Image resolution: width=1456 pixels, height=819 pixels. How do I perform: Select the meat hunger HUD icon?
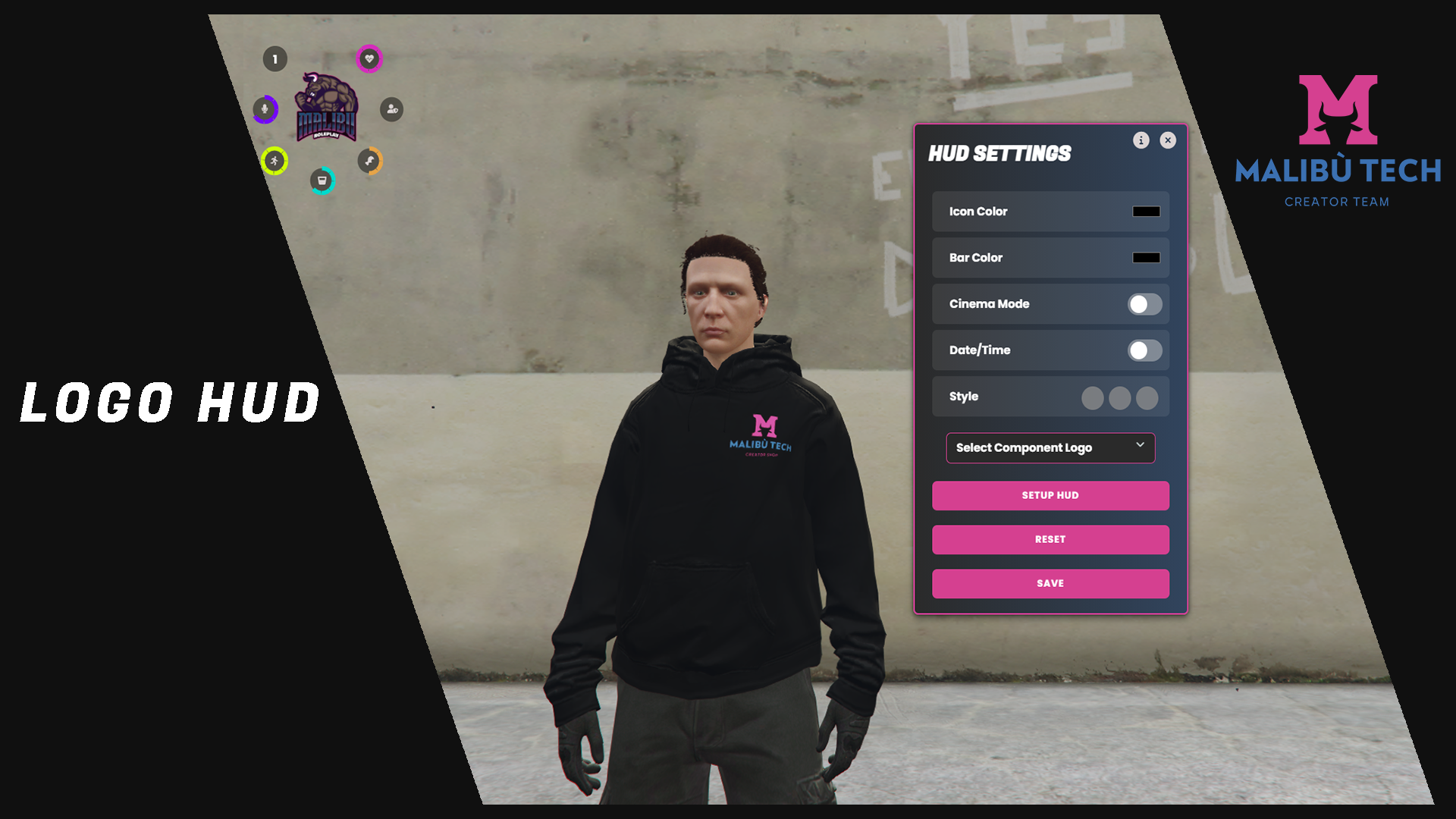(x=369, y=161)
